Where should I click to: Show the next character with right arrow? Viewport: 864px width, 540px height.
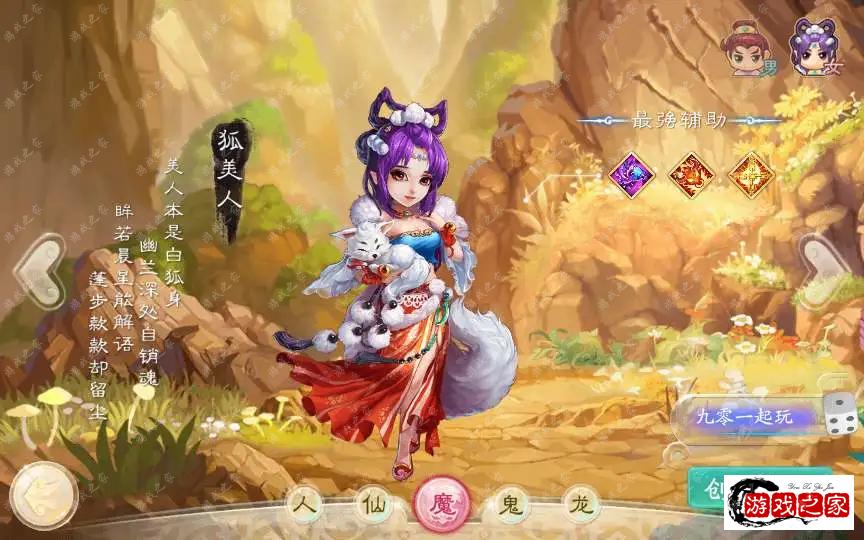point(828,270)
